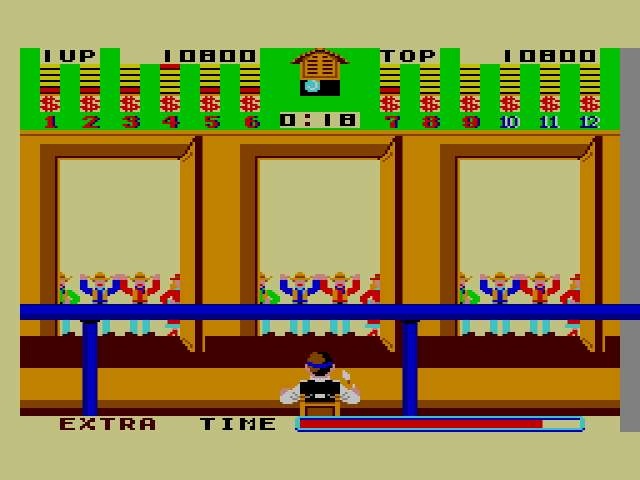The height and width of the screenshot is (480, 640).
Task: Select the door 12 deposit indicator
Action: [590, 102]
